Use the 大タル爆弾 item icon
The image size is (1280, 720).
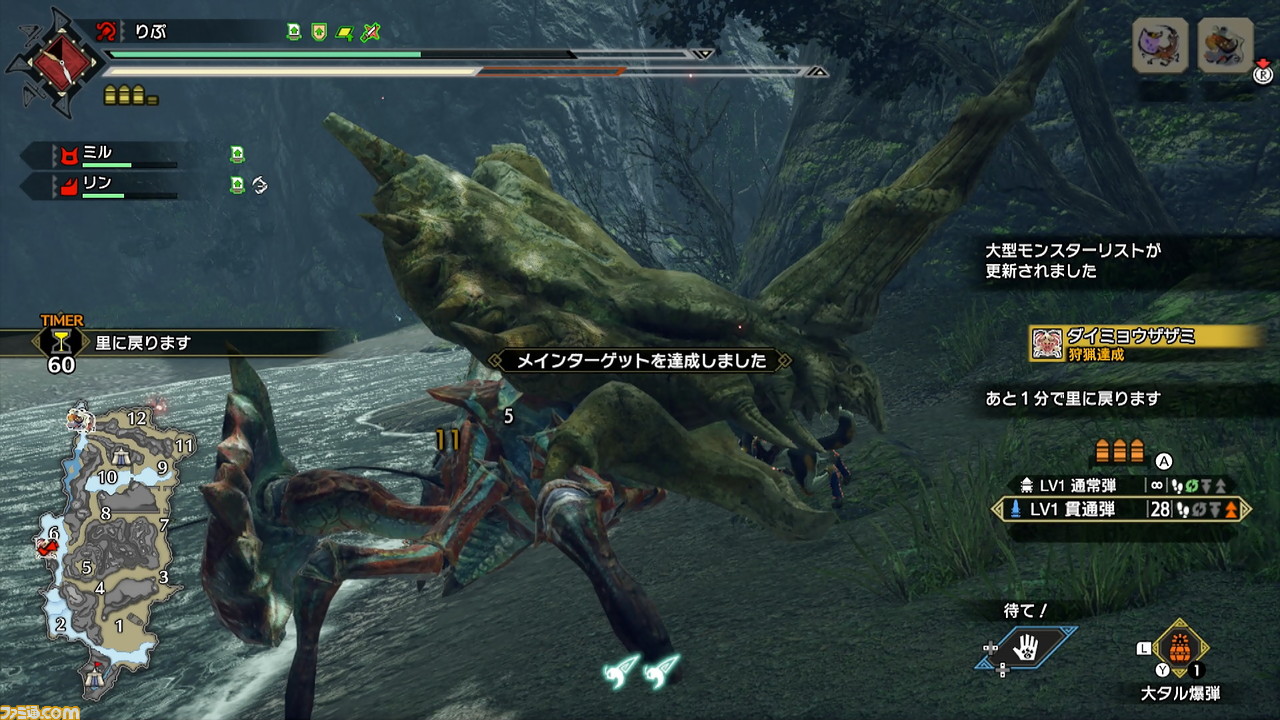[x=1180, y=648]
